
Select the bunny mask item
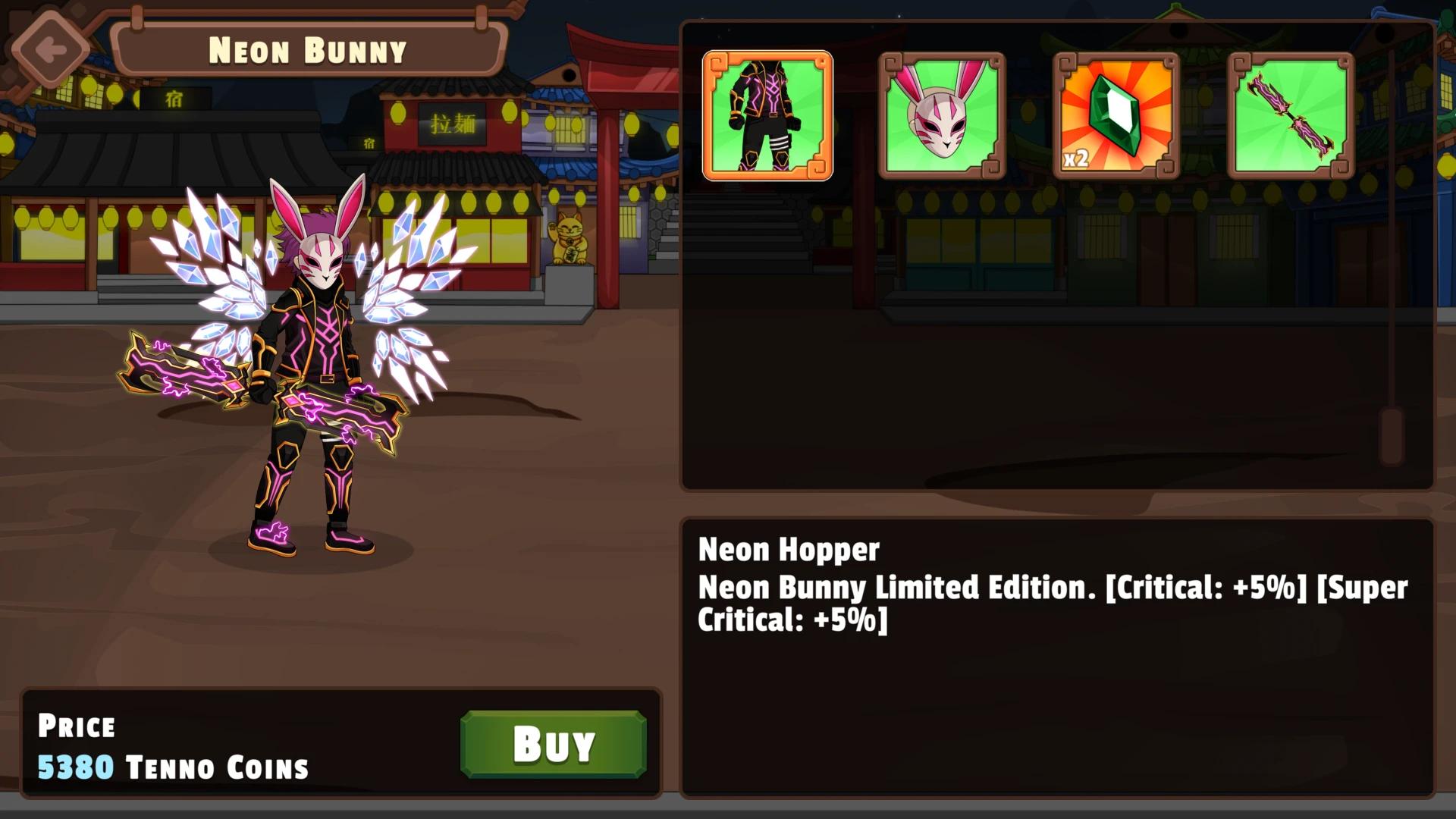[942, 116]
